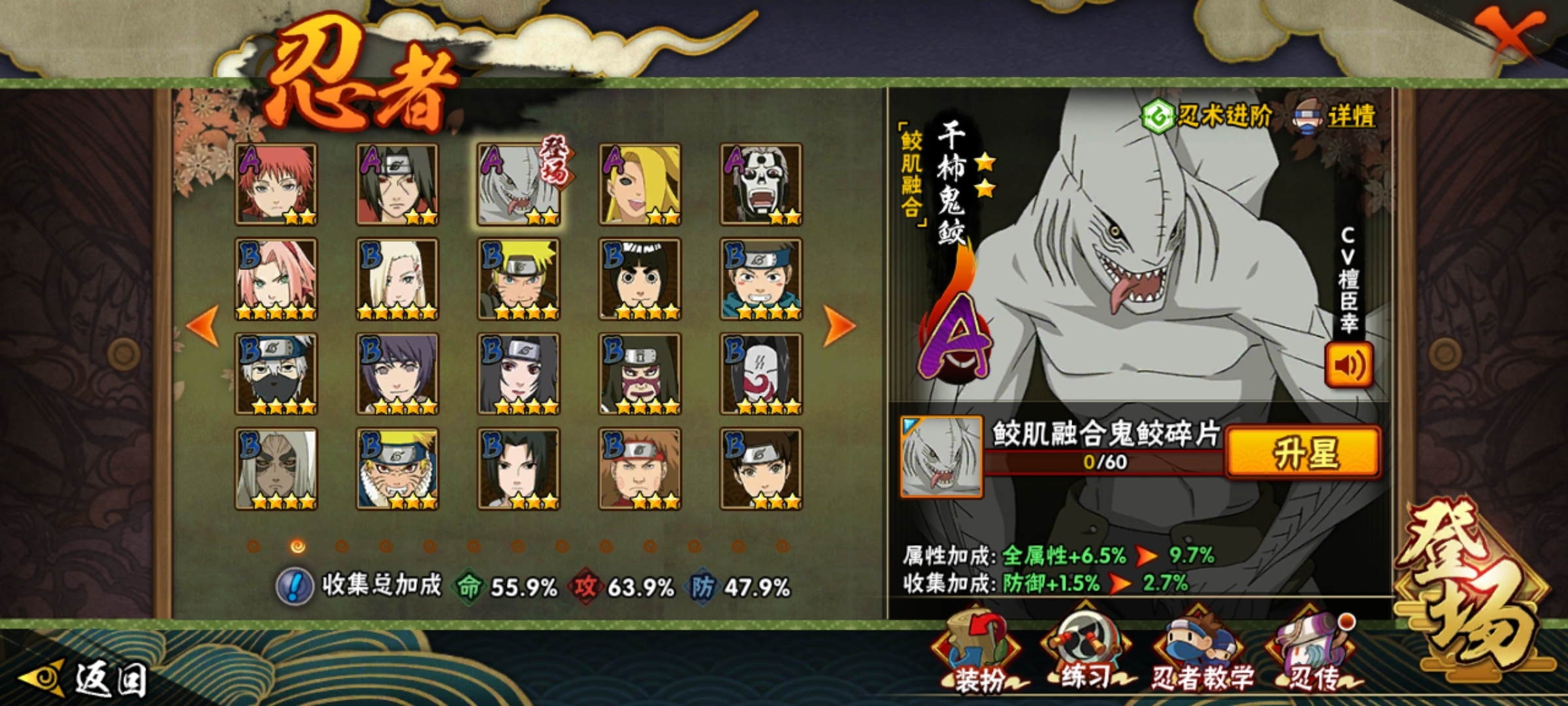Play the character voice sound button
Screen dimensions: 1568x706
[x=1348, y=365]
